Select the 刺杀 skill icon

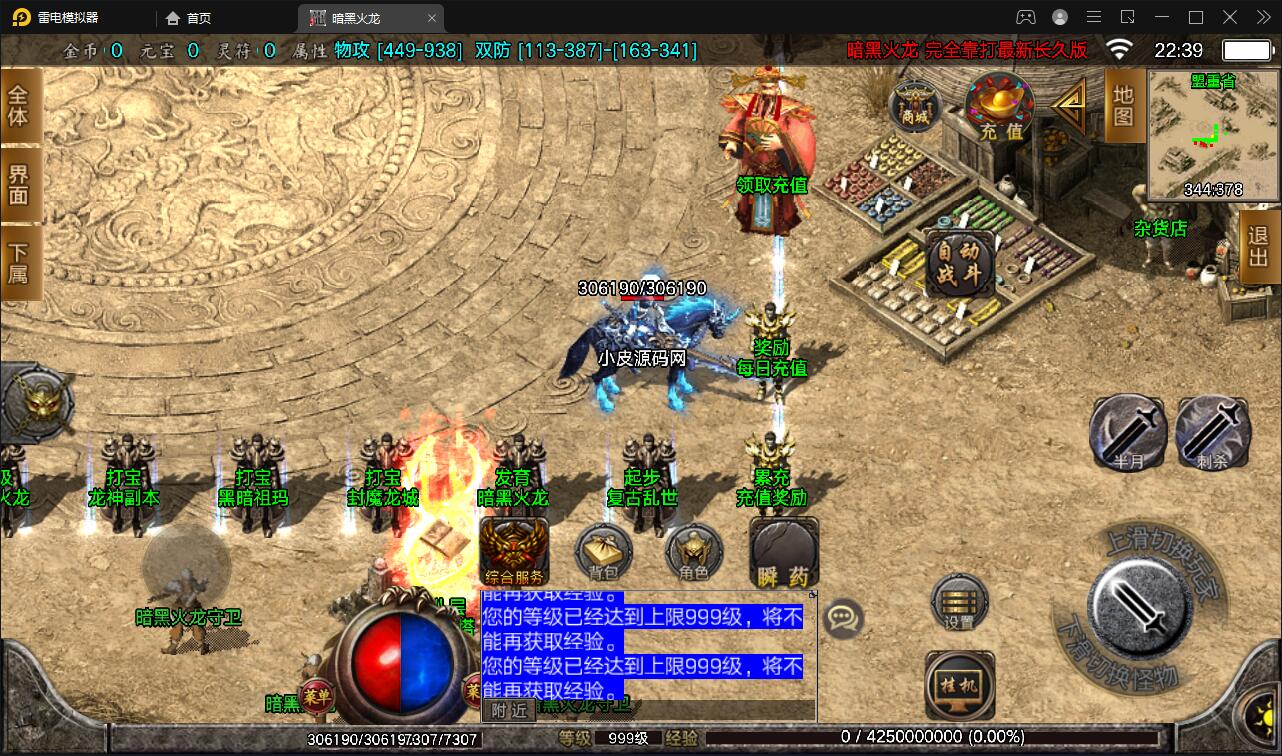[1214, 432]
